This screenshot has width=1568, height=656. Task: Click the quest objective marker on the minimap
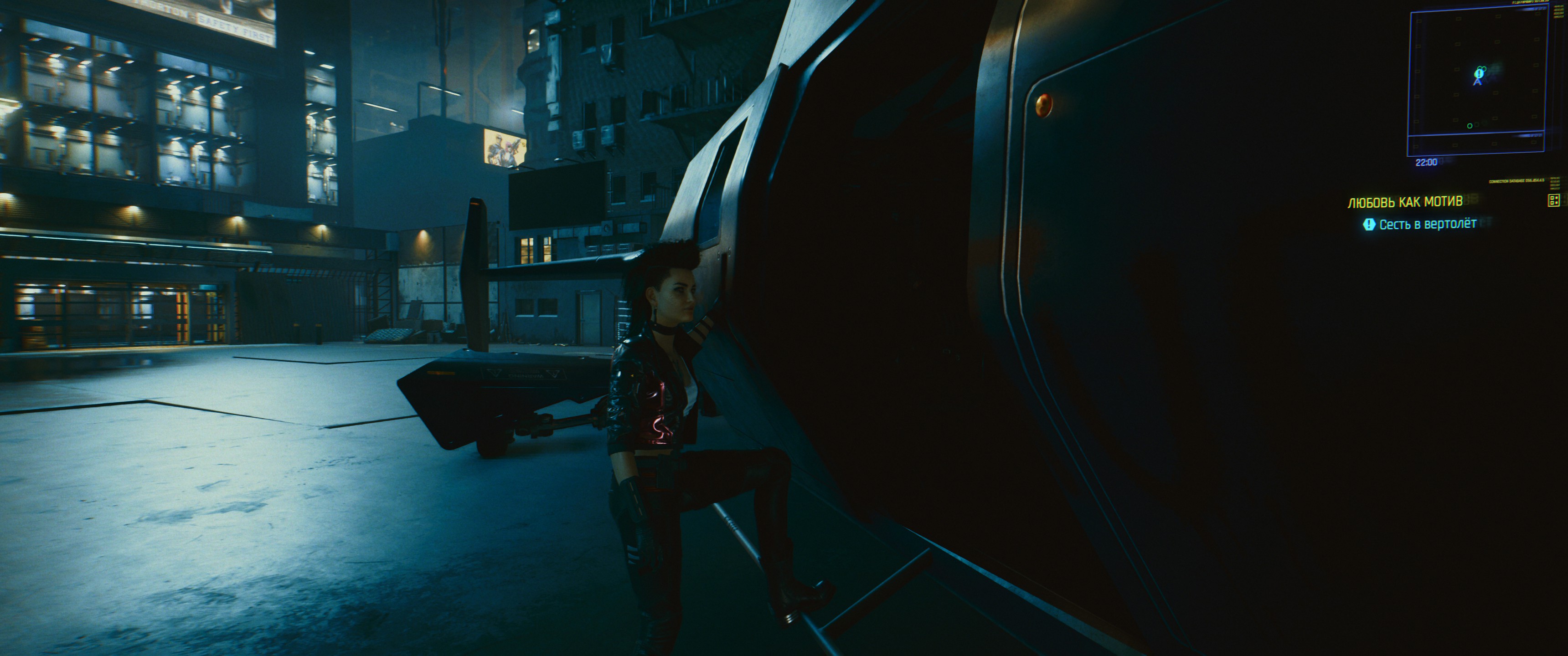pyautogui.click(x=1480, y=72)
